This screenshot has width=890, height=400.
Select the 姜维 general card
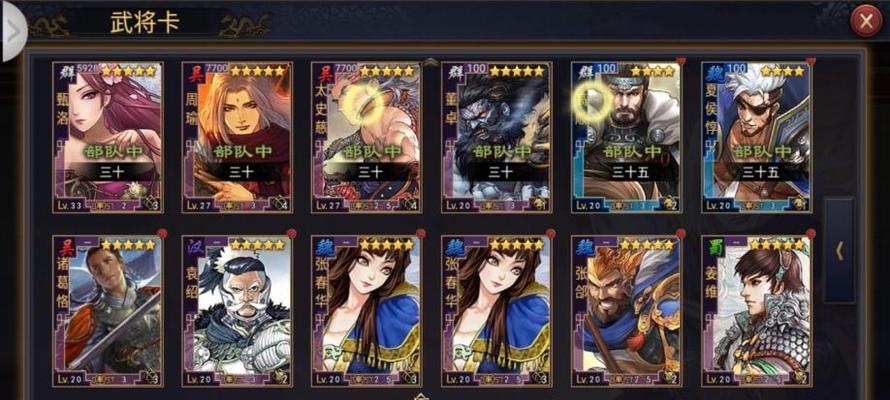tap(756, 310)
